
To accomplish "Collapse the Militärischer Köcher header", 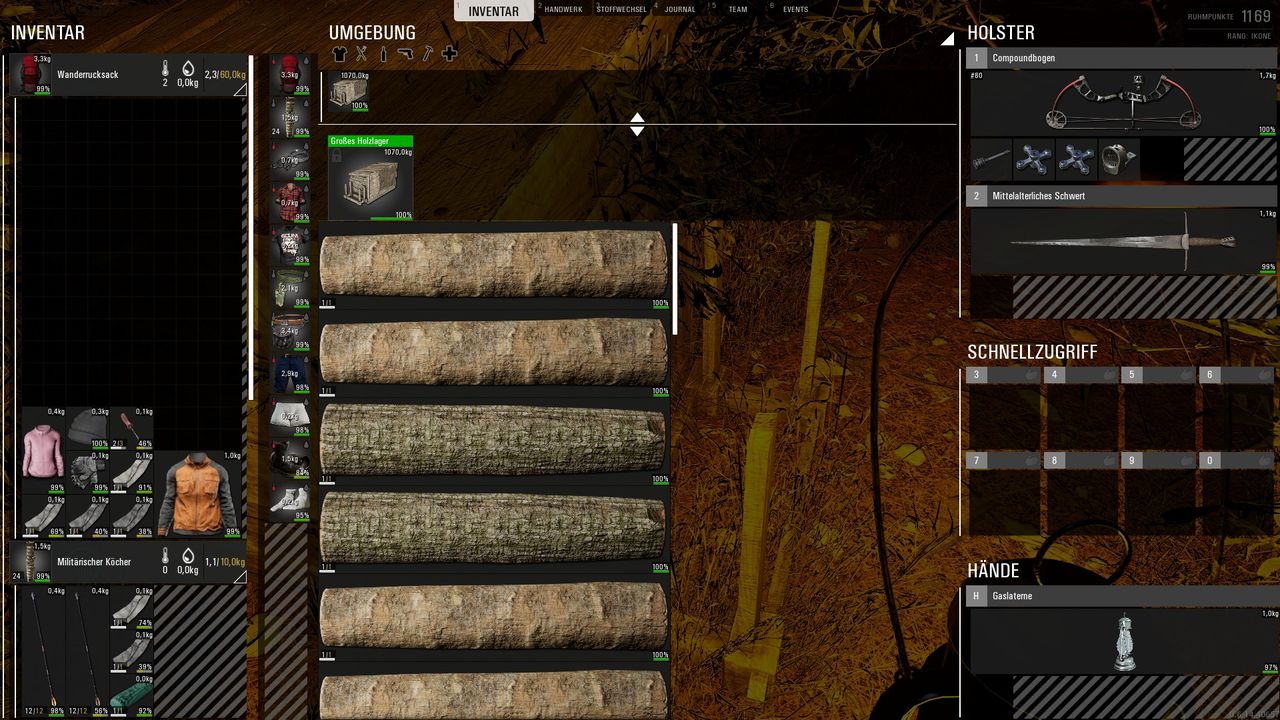I will 239,577.
